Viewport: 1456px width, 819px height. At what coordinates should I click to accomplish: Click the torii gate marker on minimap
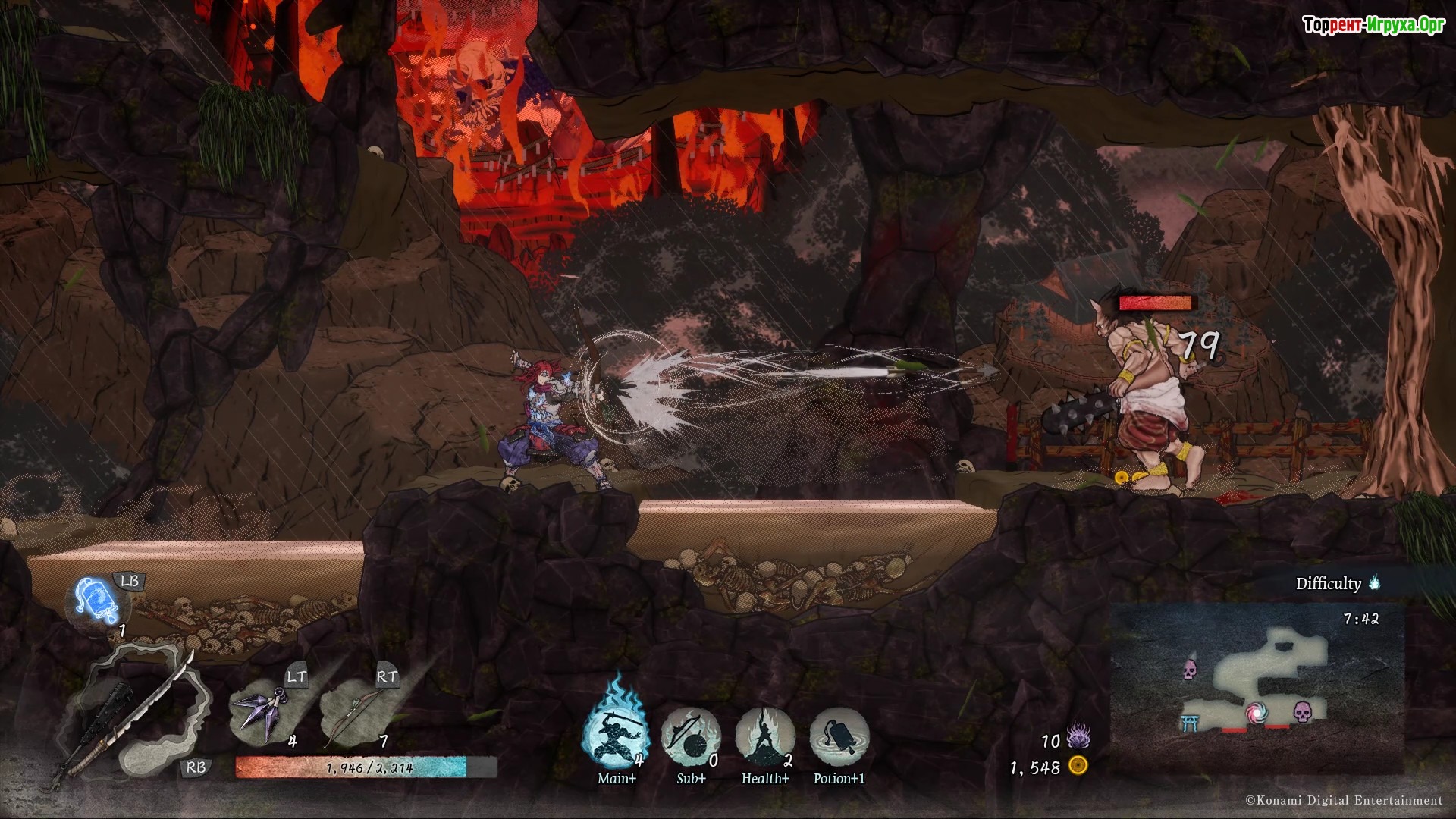click(x=1190, y=722)
